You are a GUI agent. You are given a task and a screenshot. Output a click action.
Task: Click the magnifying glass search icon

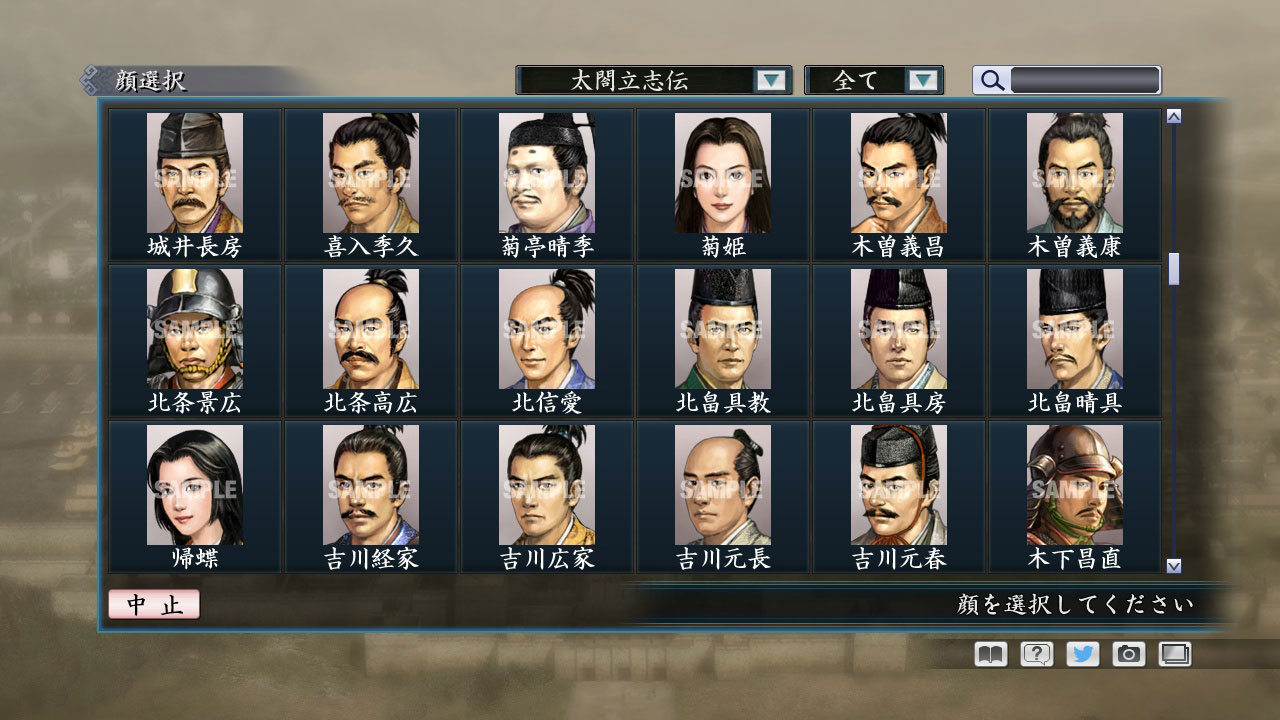pos(990,80)
